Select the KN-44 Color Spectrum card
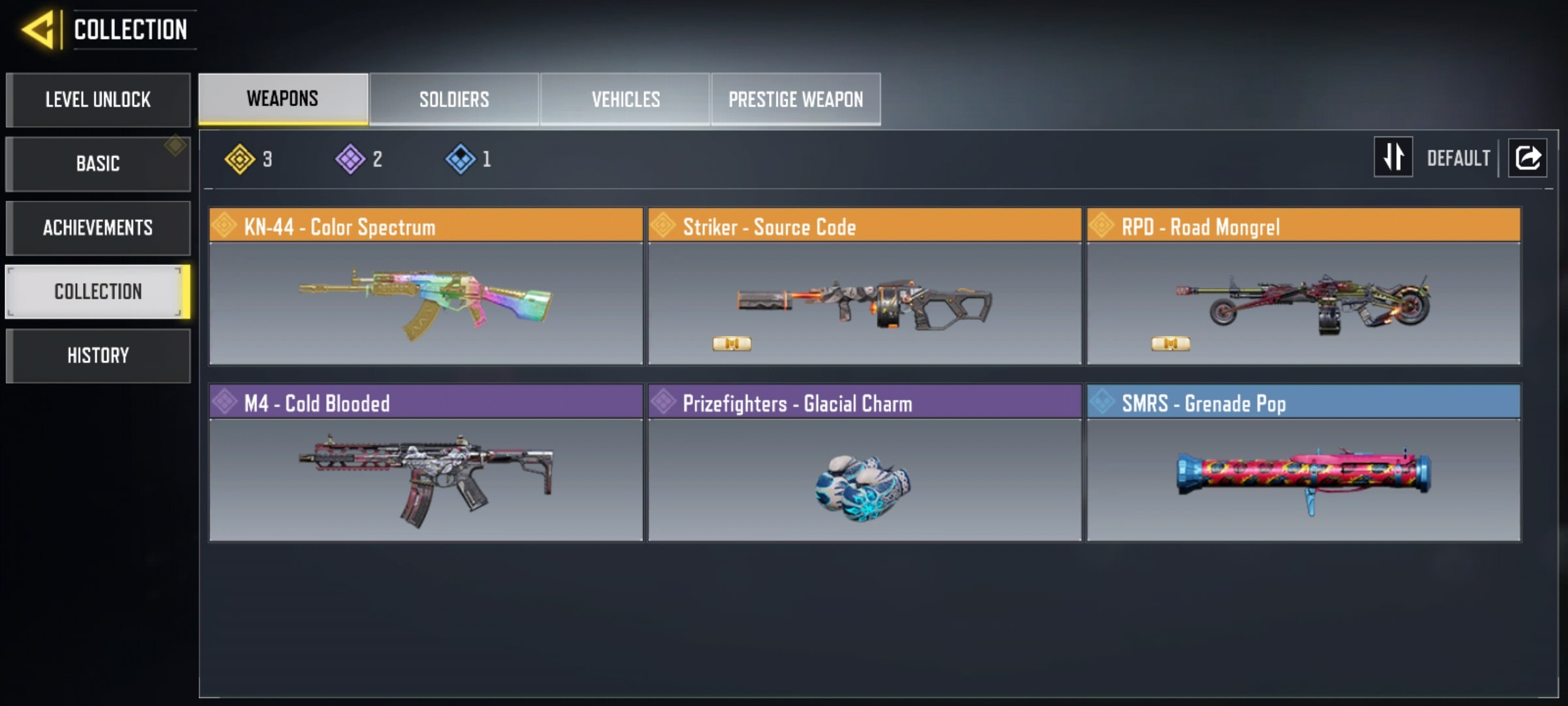 click(426, 286)
